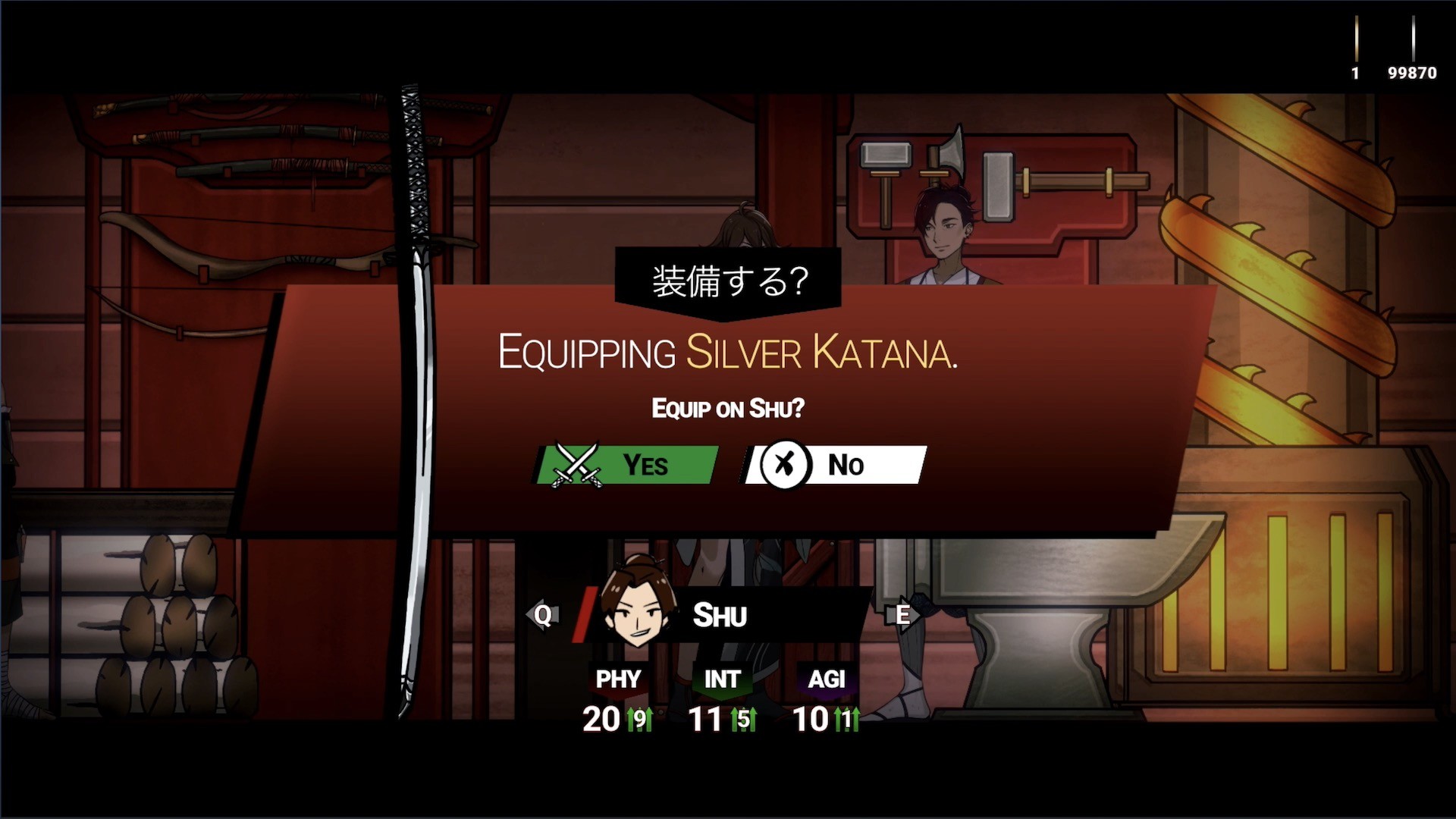Click the X icon inside the No button
The width and height of the screenshot is (1456, 819).
[786, 465]
